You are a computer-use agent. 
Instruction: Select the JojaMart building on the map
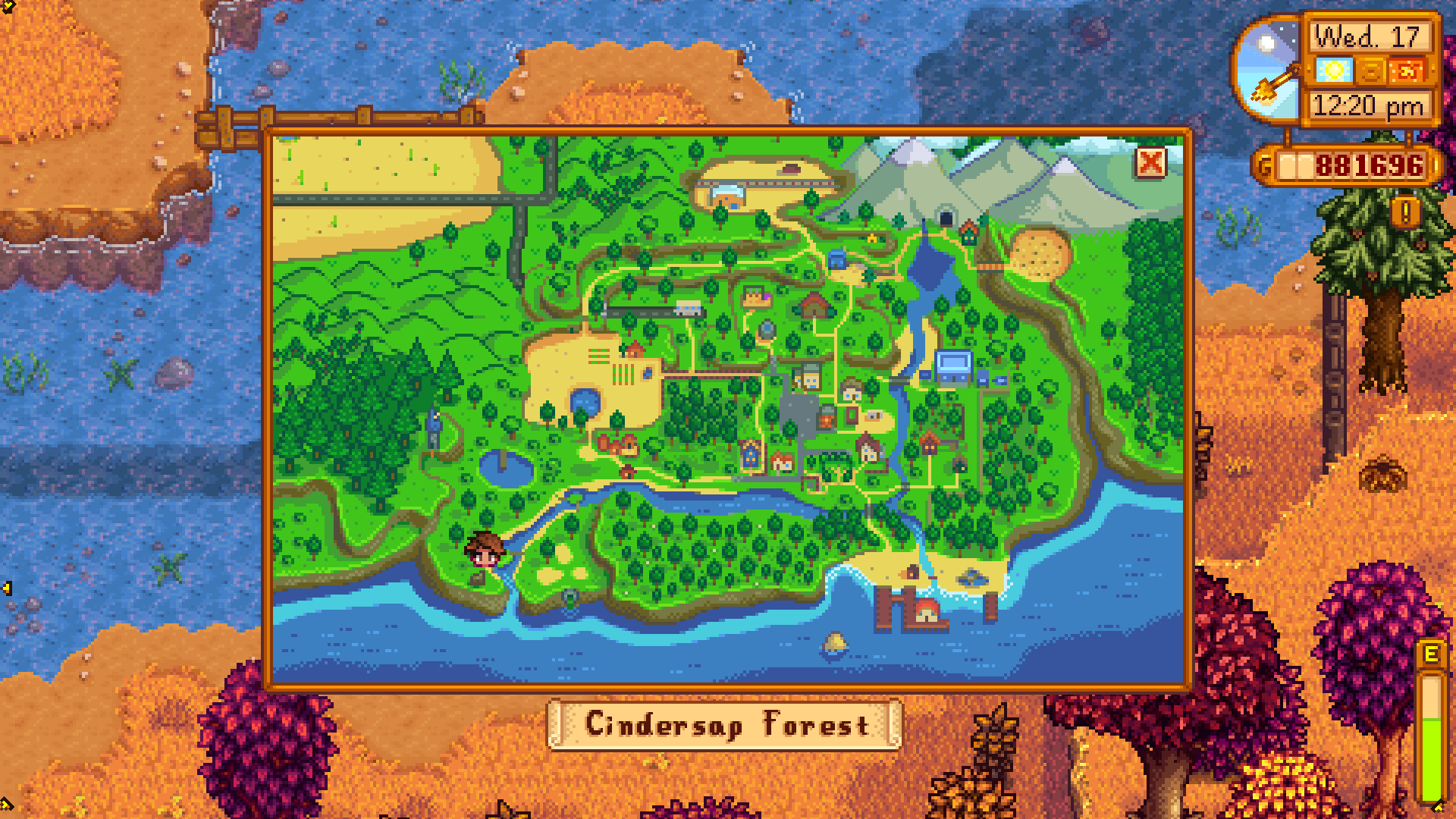[954, 366]
